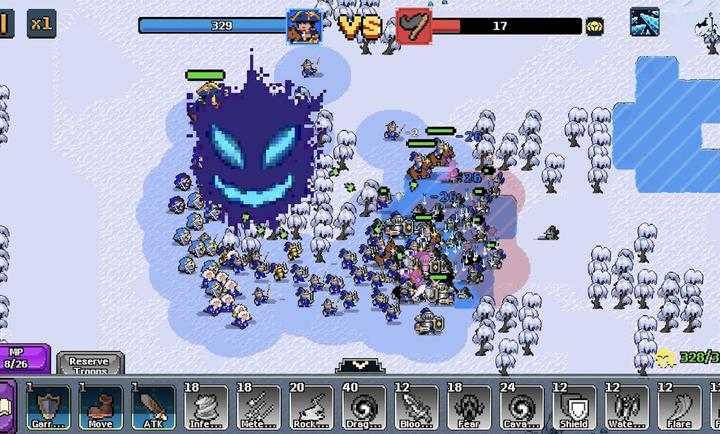The image size is (720, 434).
Task: Open the spellbook at the toolbar's left edge
Action: 6,408
